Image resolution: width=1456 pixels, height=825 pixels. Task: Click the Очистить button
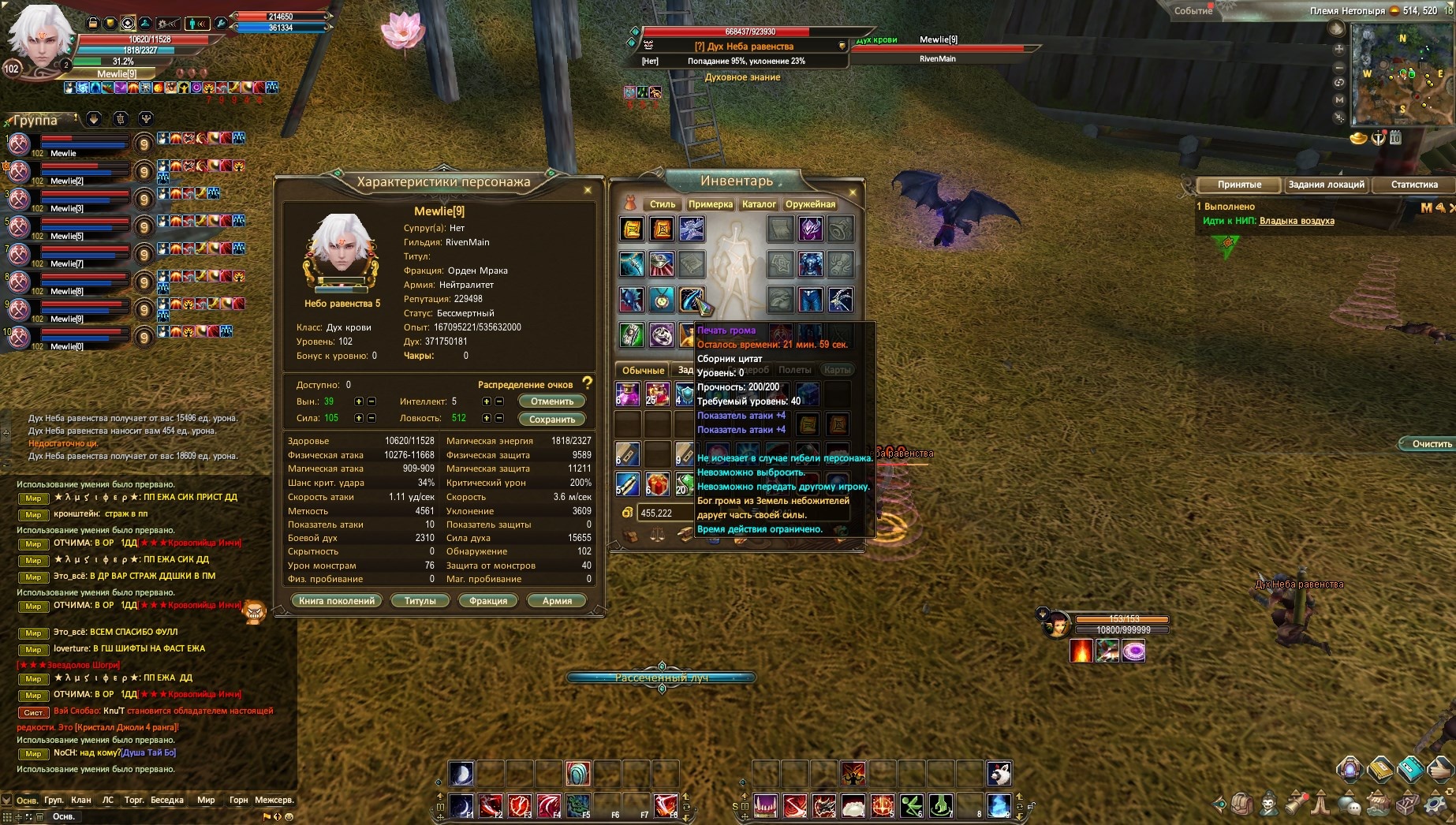pos(1431,444)
